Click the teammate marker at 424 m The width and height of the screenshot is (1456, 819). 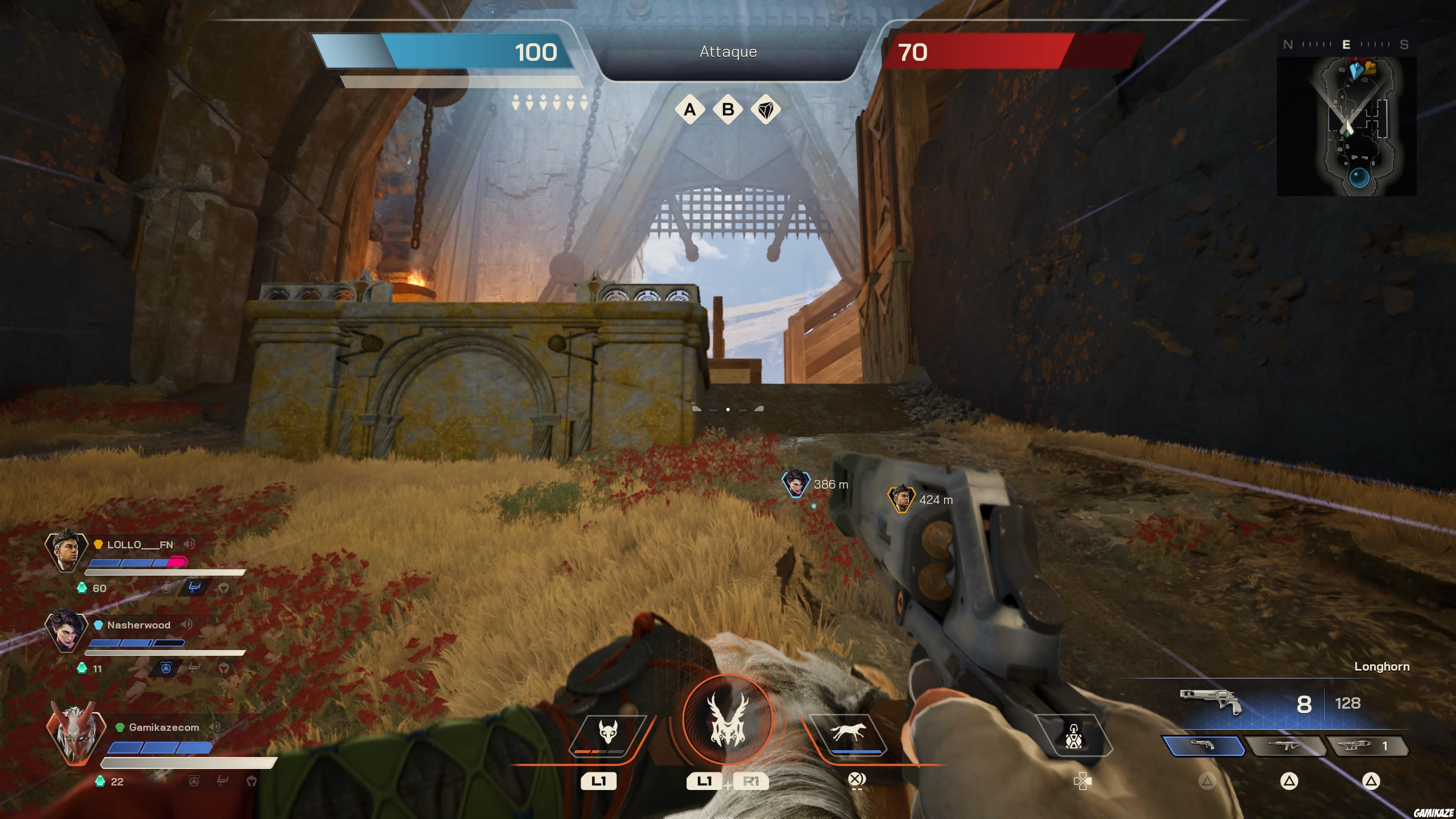[x=901, y=499]
